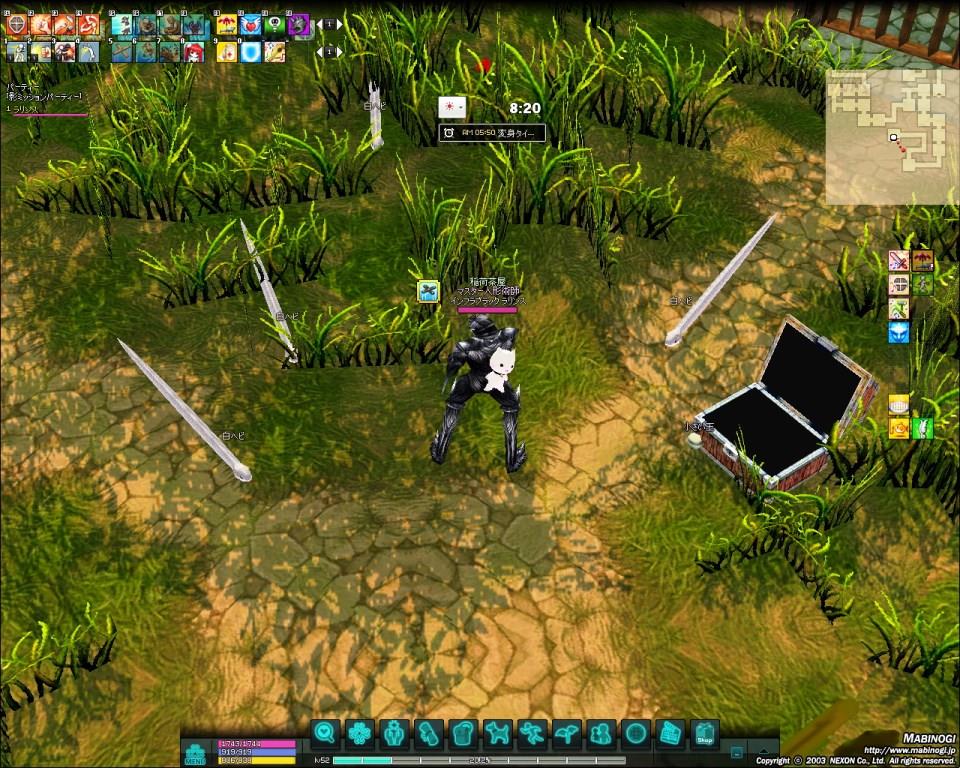960x768 pixels.
Task: Open the bag-shaped inventory toolbar icon
Action: click(x=462, y=734)
